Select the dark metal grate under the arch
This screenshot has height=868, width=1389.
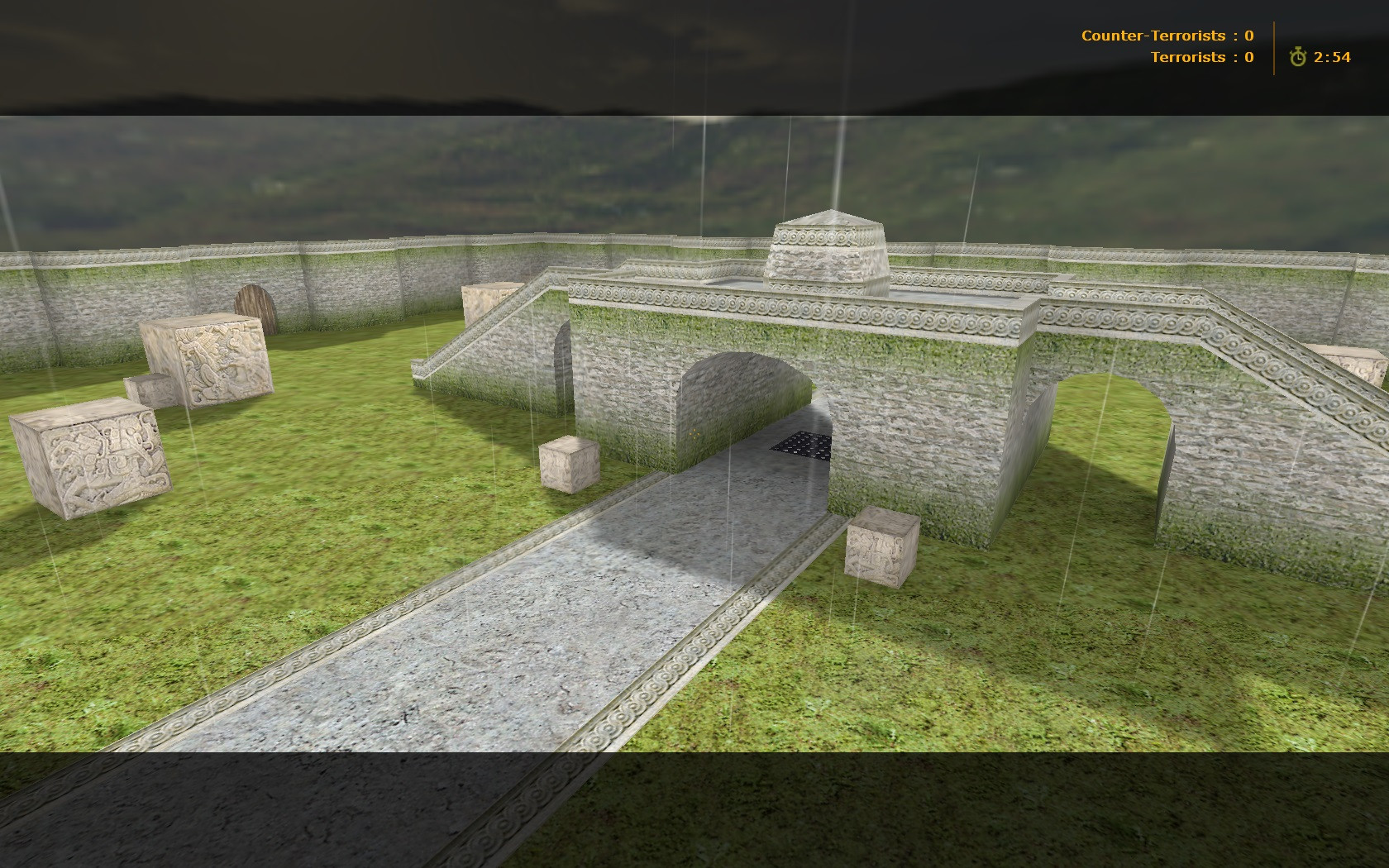[x=800, y=446]
